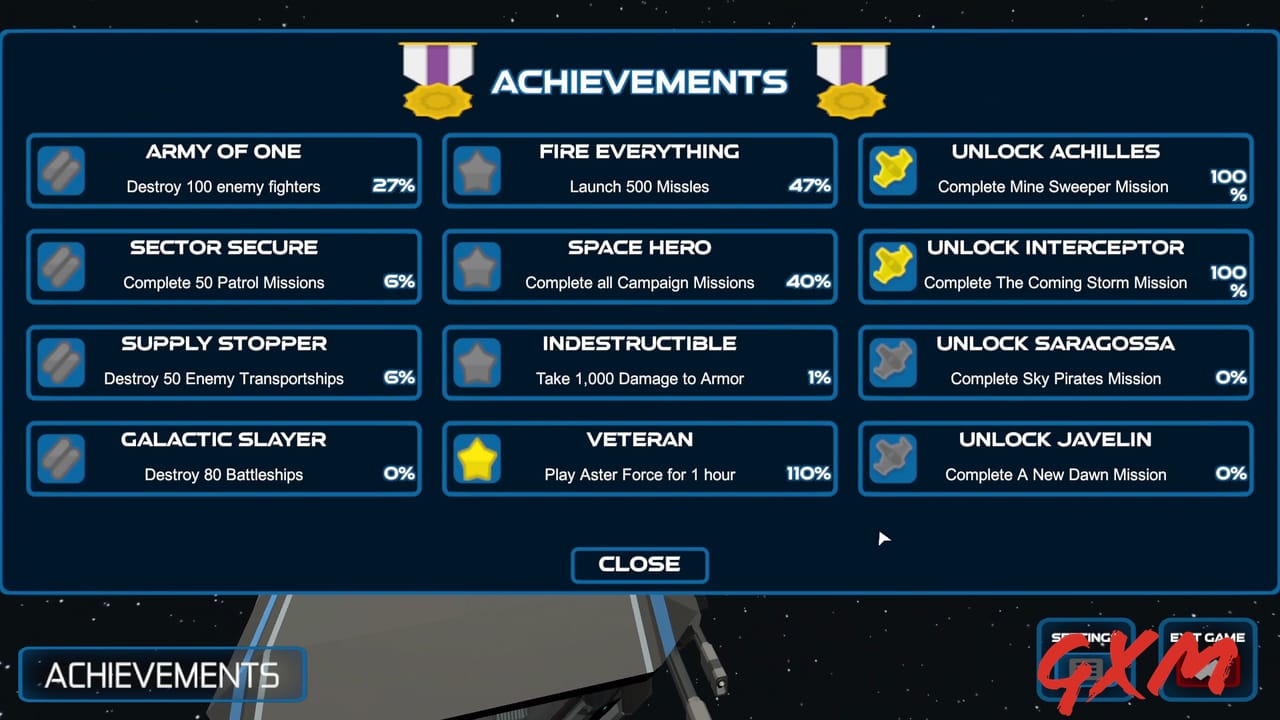Click the Space Hero achievement card

(x=639, y=266)
